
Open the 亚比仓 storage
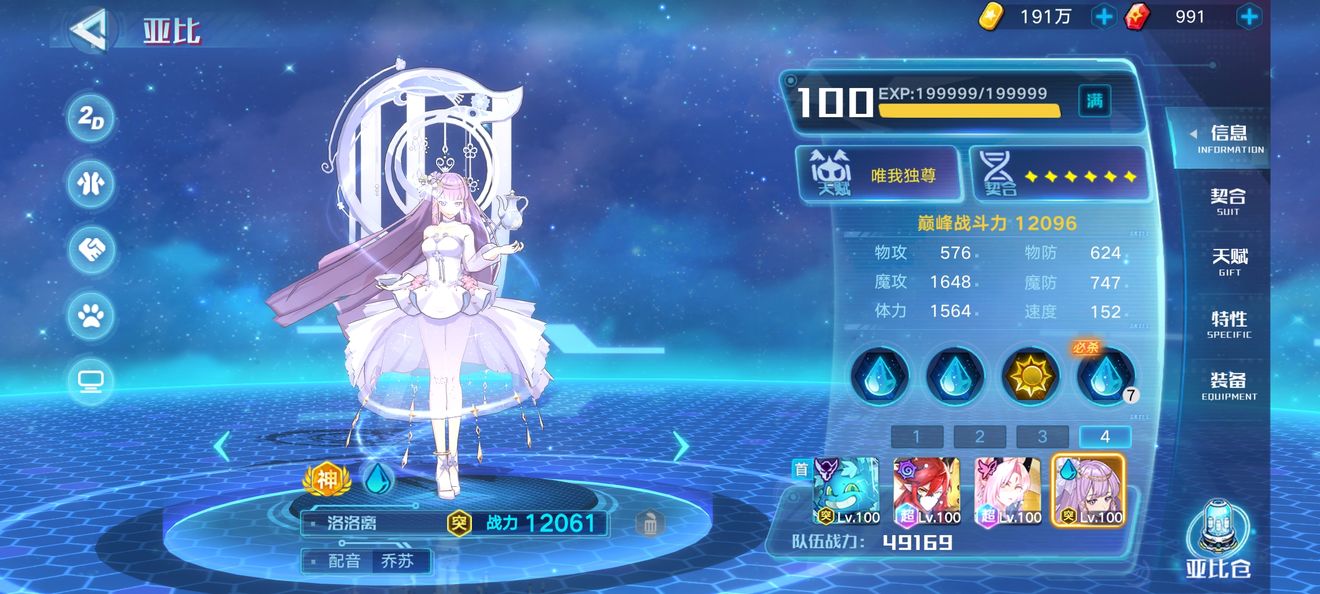coord(1218,539)
